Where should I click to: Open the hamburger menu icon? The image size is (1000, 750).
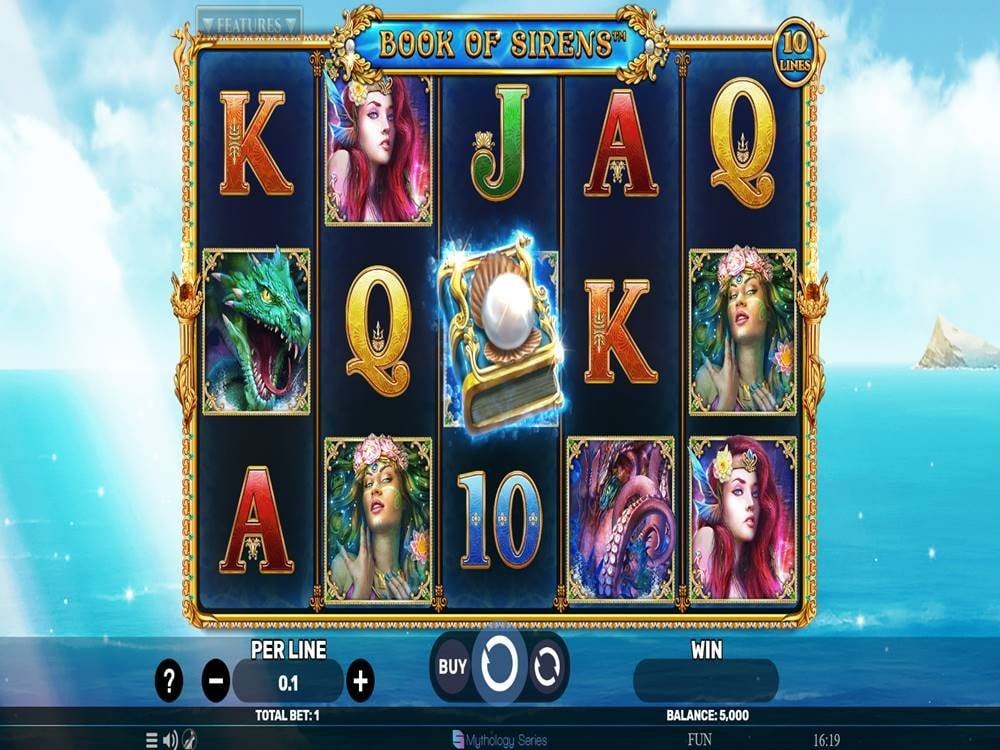pos(152,740)
